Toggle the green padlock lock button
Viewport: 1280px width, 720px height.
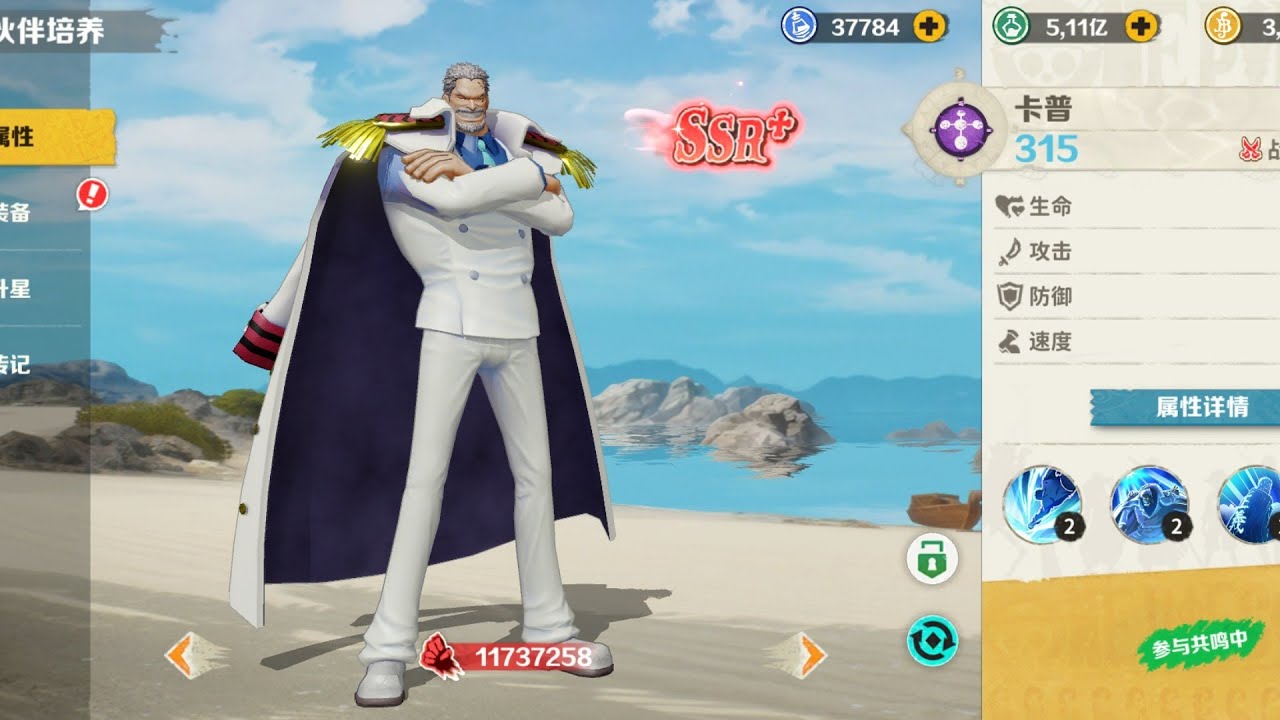point(932,559)
